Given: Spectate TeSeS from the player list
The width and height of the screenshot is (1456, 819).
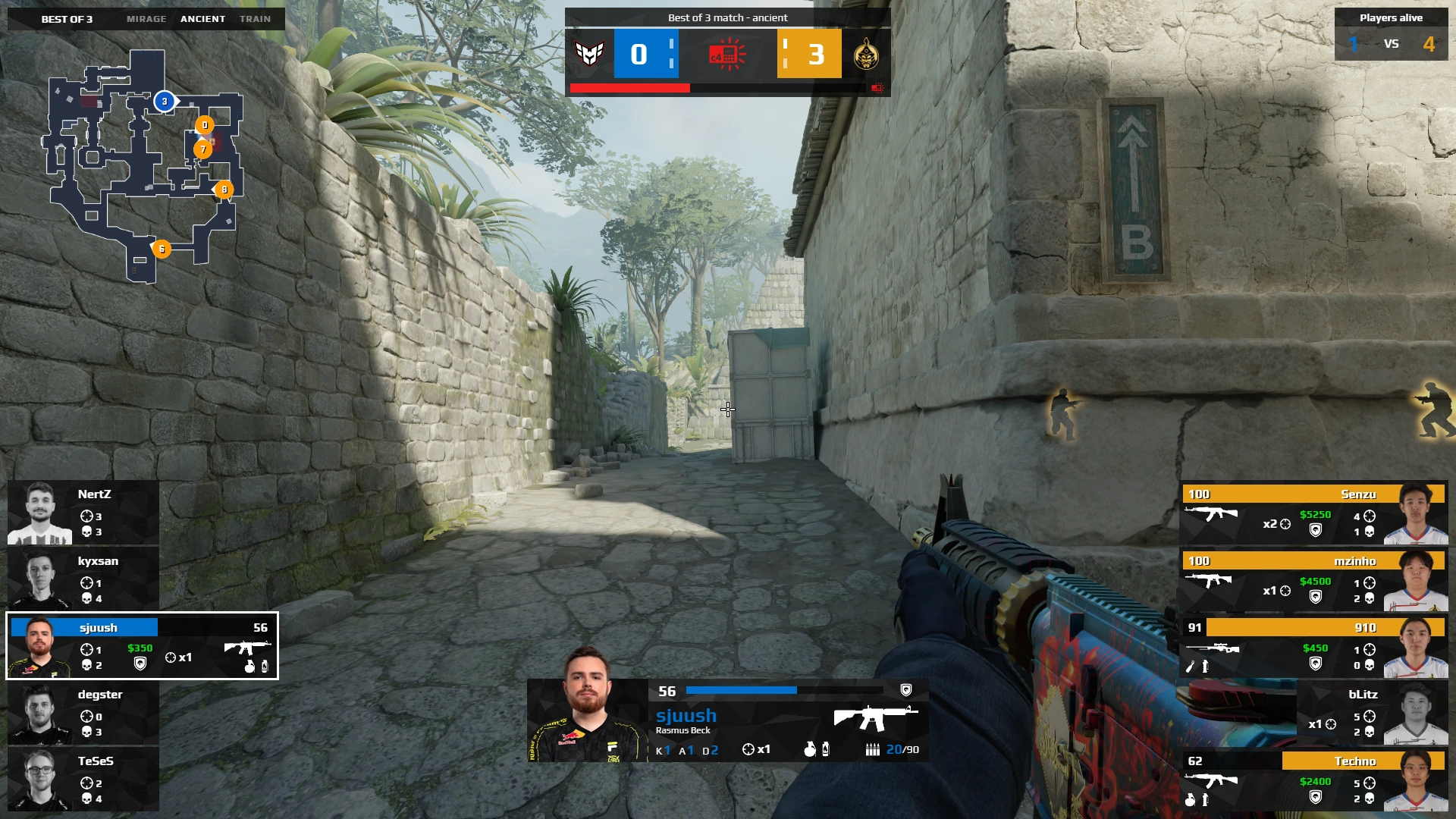Looking at the screenshot, I should point(83,780).
